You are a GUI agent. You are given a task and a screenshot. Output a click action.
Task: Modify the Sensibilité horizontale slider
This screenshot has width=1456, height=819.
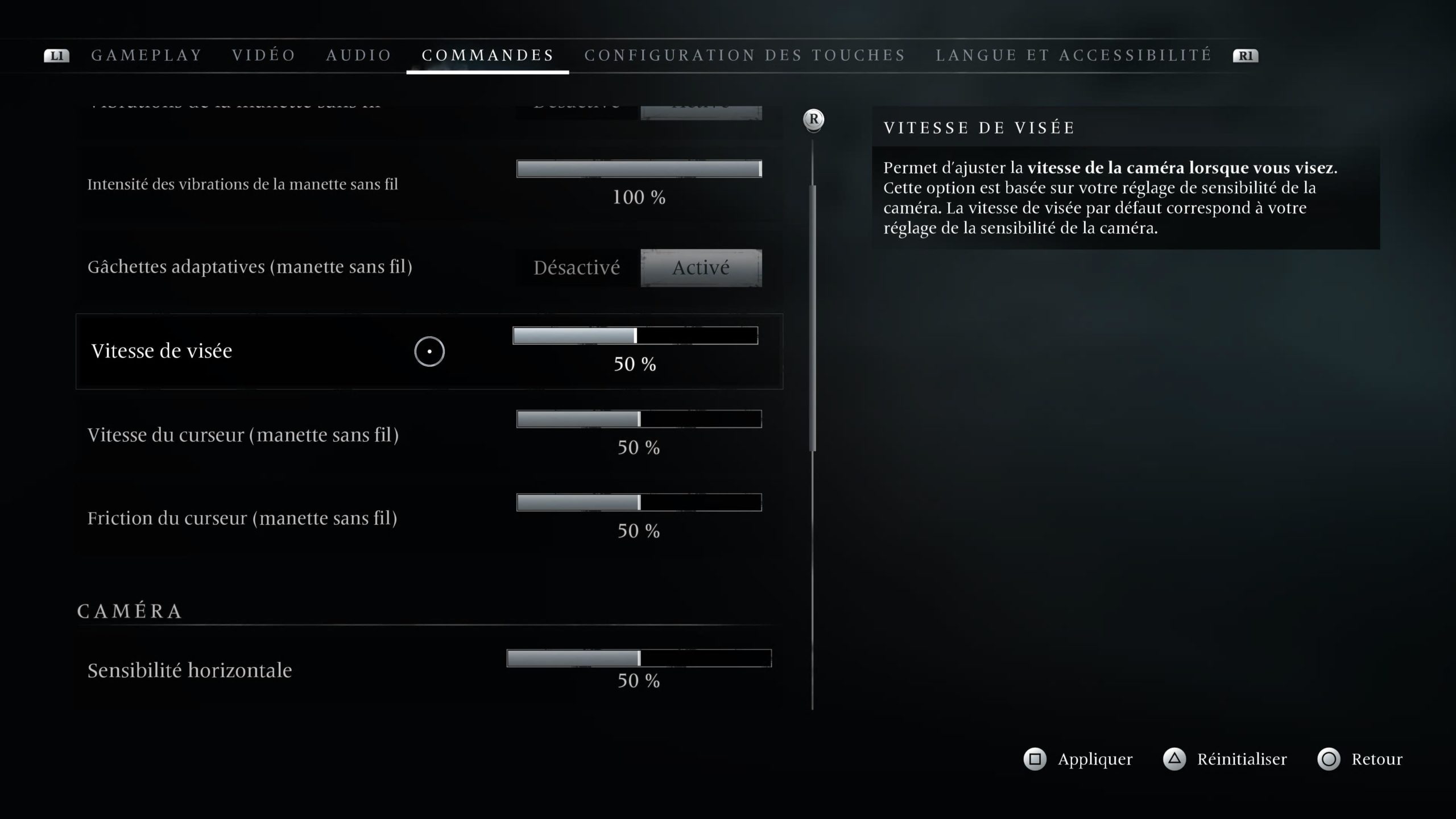pyautogui.click(x=639, y=658)
